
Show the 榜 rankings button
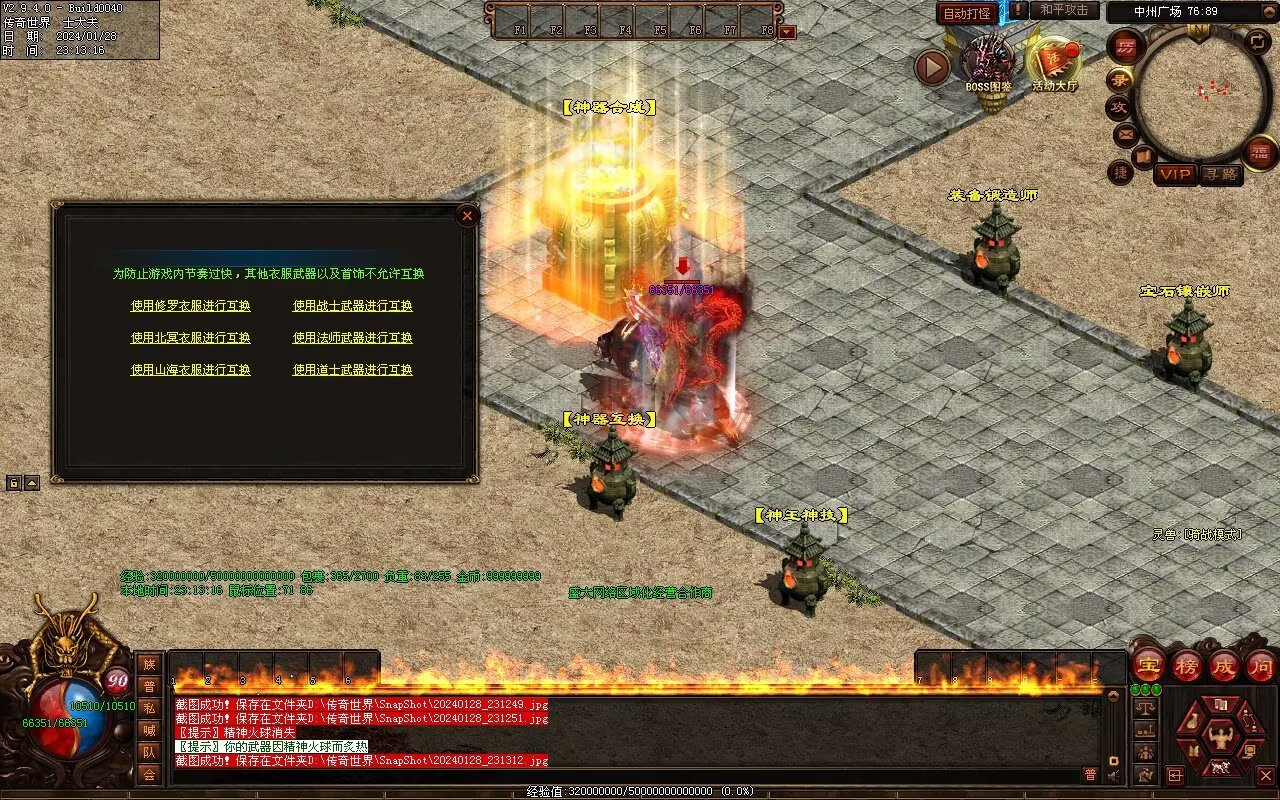coord(1187,665)
